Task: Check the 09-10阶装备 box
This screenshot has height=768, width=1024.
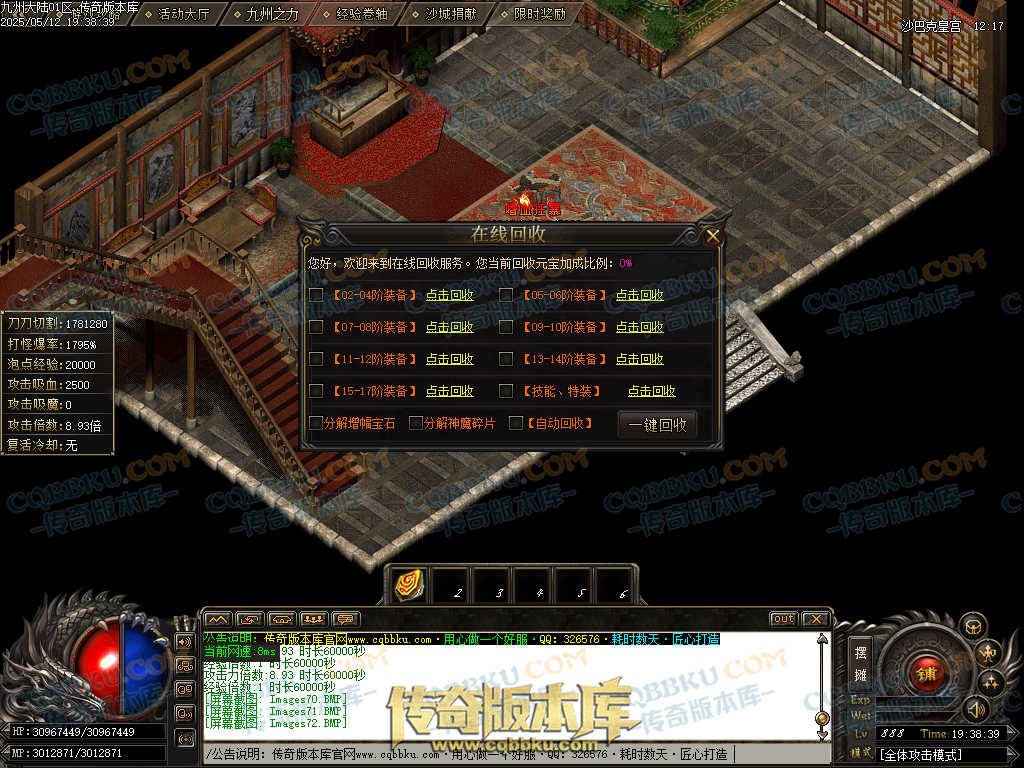Action: pos(506,327)
